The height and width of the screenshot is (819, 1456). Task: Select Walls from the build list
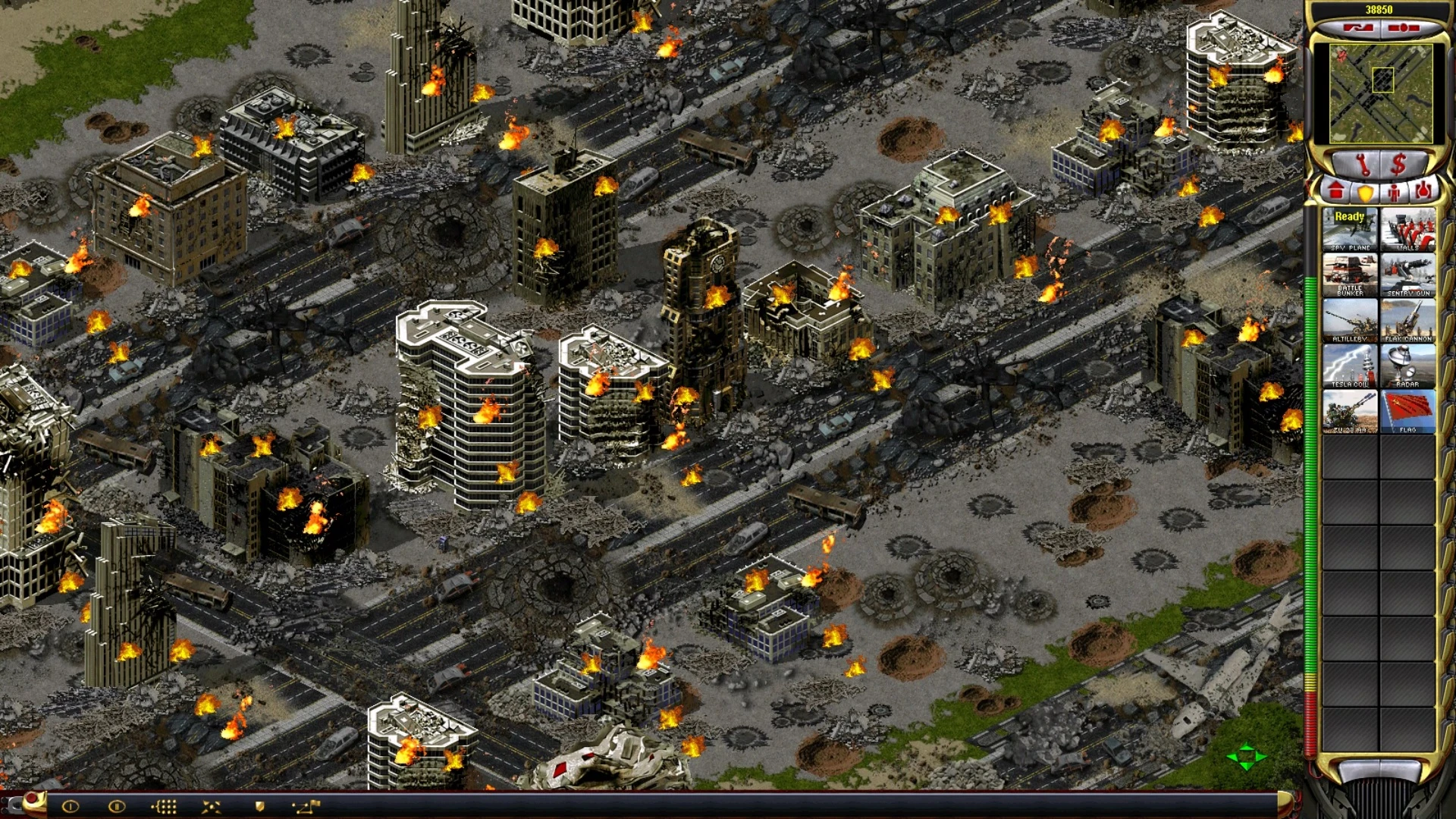[x=1407, y=229]
